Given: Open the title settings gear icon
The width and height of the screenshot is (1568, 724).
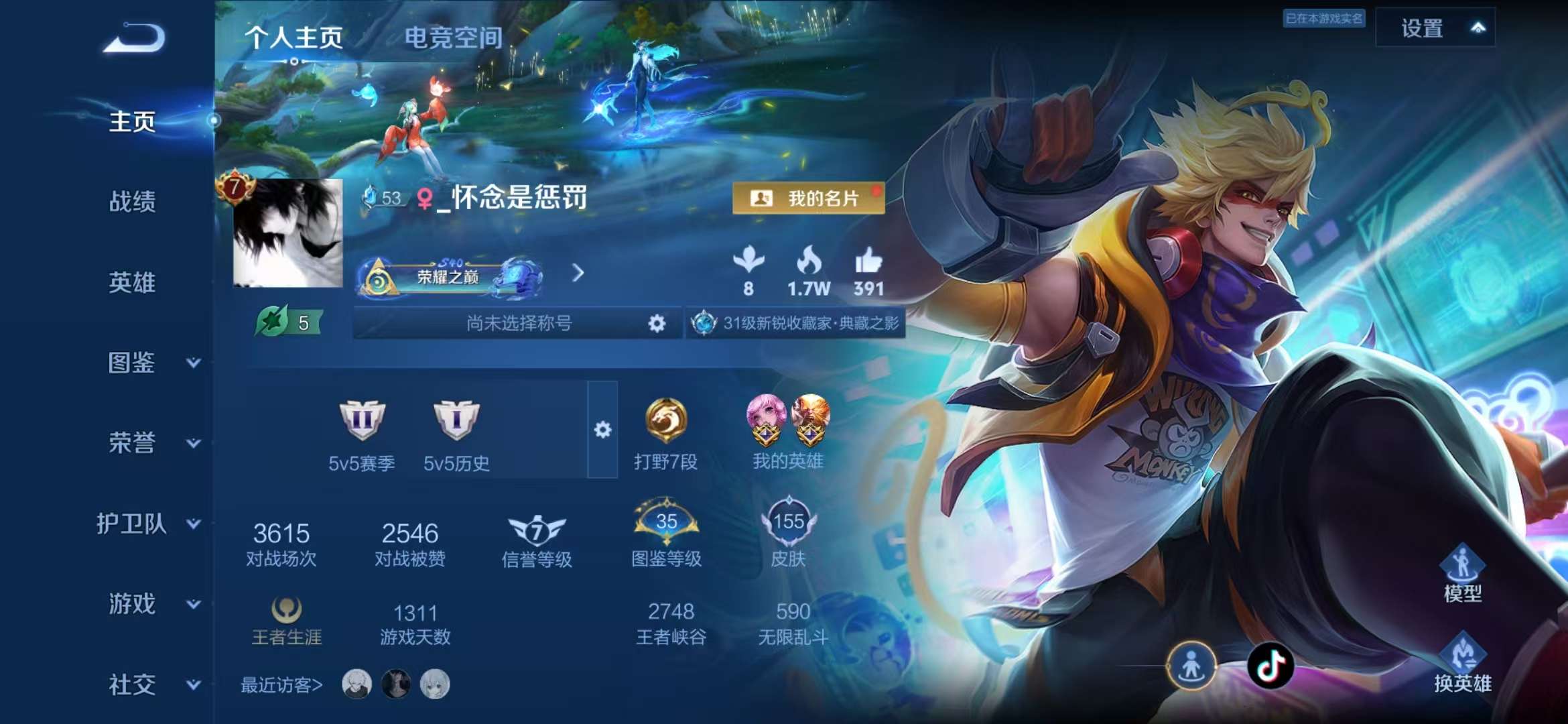Looking at the screenshot, I should pyautogui.click(x=658, y=322).
